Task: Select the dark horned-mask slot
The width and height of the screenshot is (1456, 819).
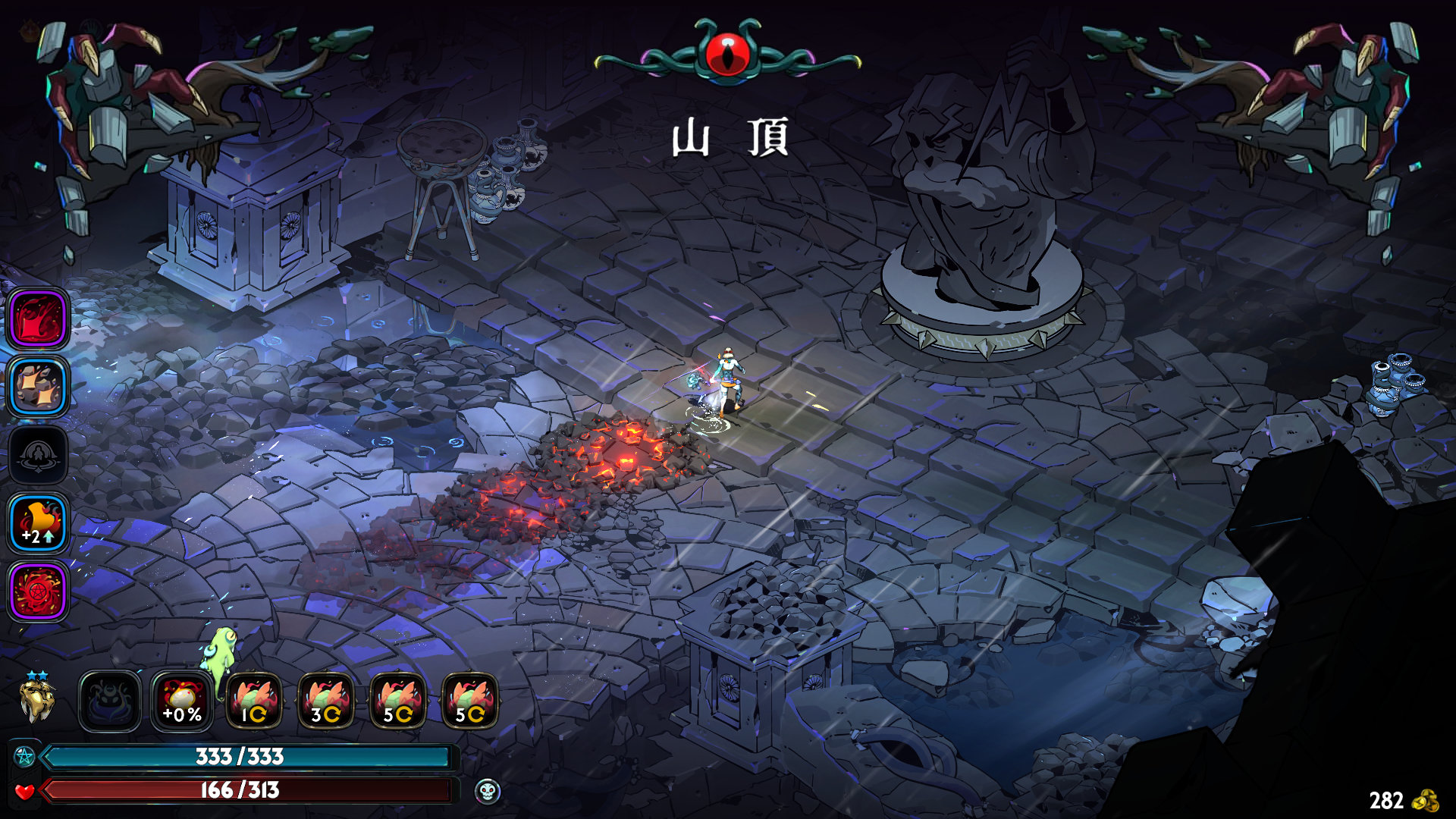Action: click(110, 701)
